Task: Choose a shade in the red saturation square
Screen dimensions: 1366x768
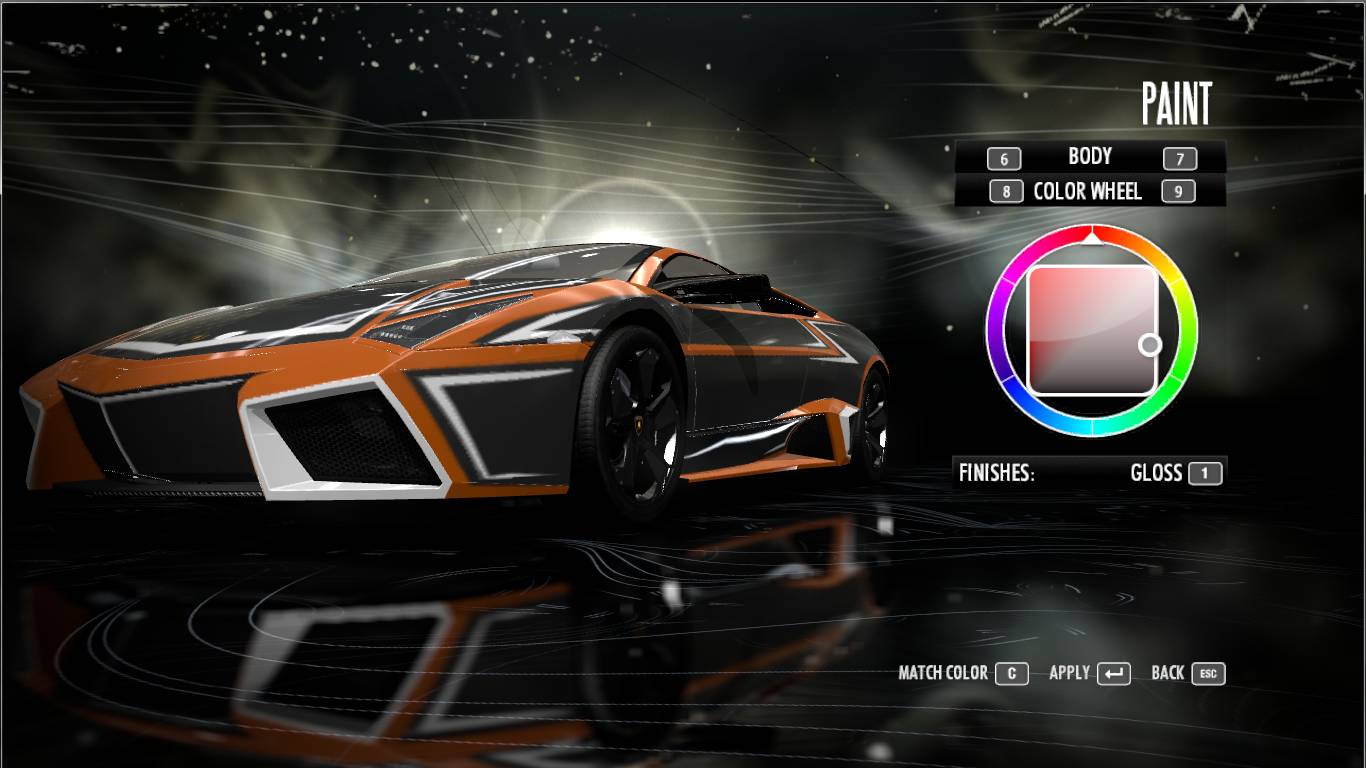Action: [1092, 330]
